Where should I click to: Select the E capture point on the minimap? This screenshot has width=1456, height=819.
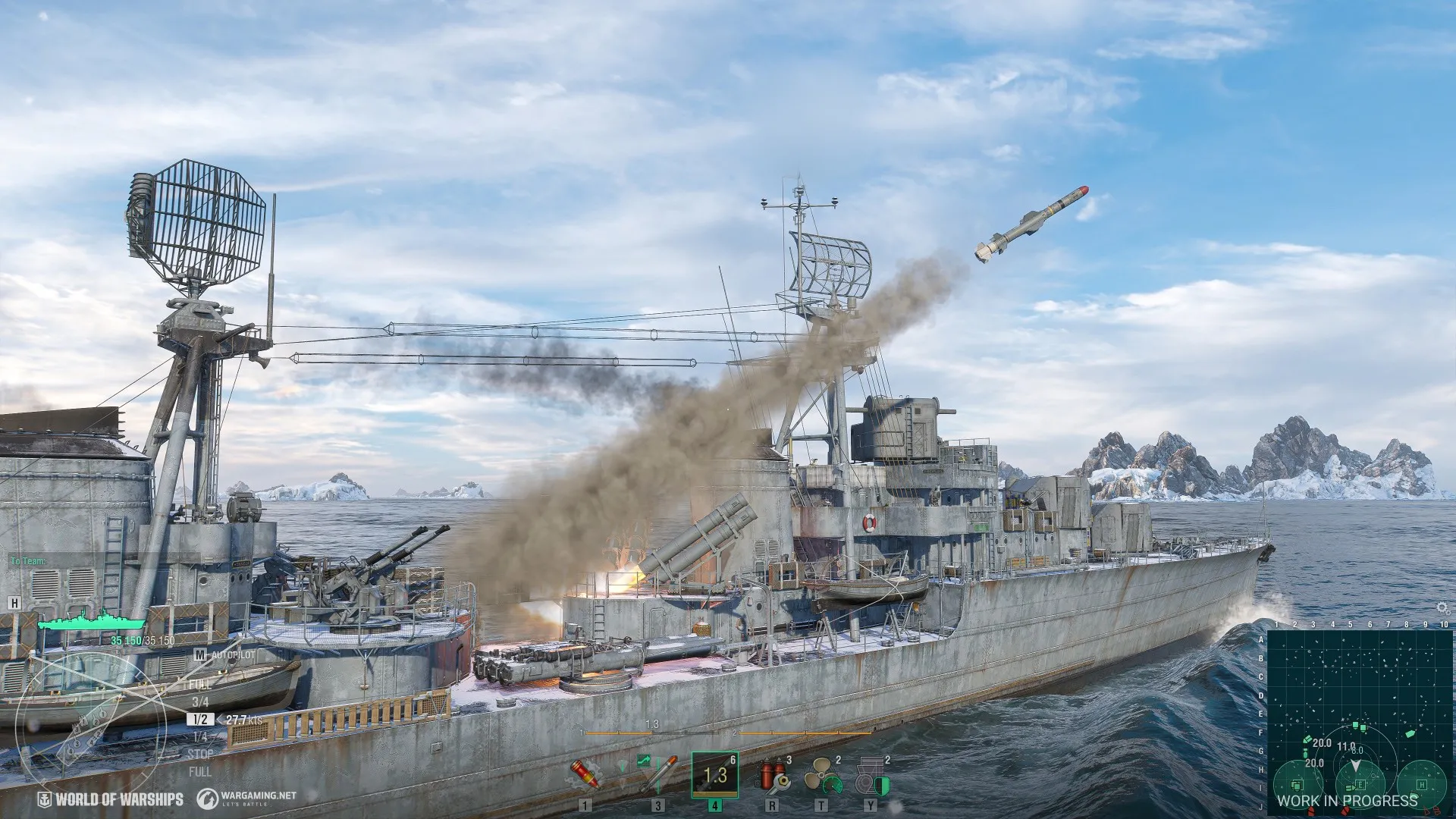click(x=1360, y=784)
